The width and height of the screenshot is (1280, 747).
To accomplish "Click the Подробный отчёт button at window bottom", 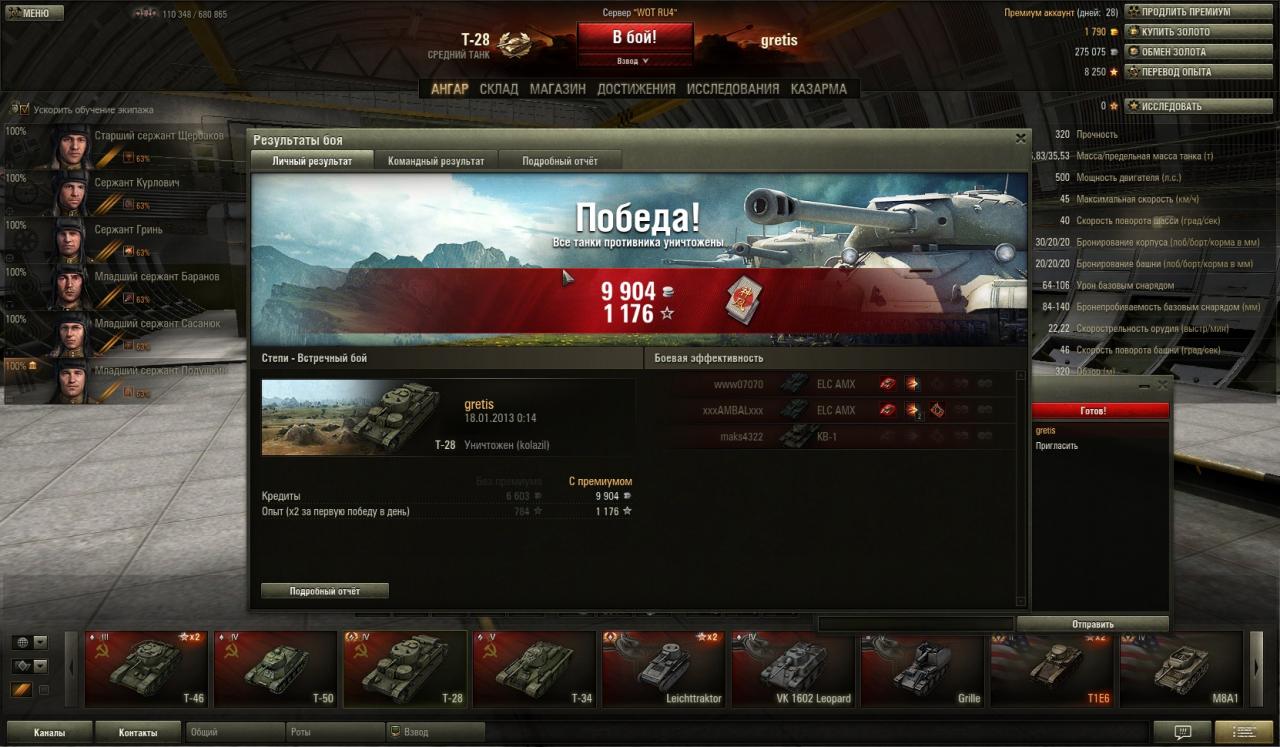I will [x=324, y=591].
